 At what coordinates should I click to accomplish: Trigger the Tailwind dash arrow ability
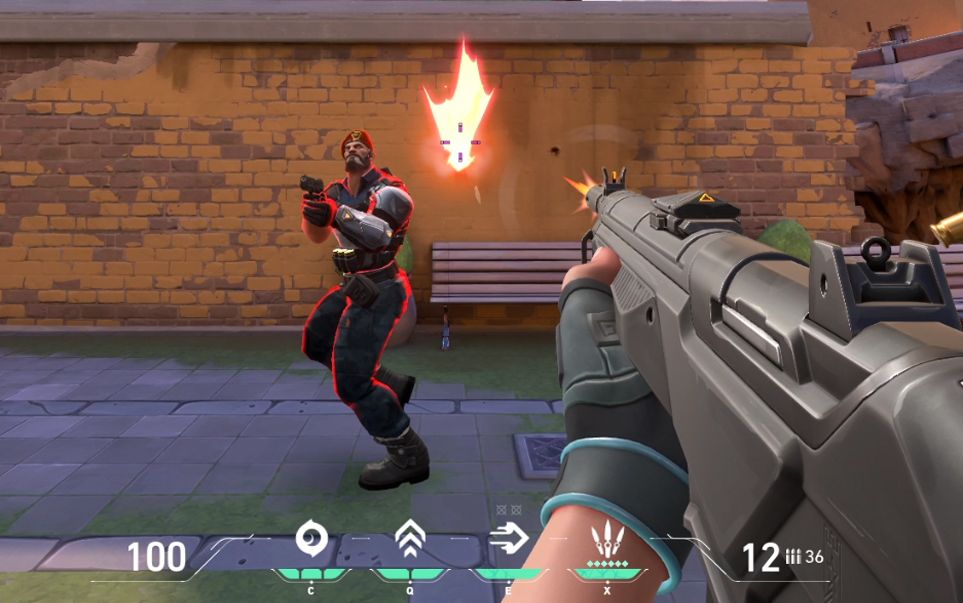[508, 540]
